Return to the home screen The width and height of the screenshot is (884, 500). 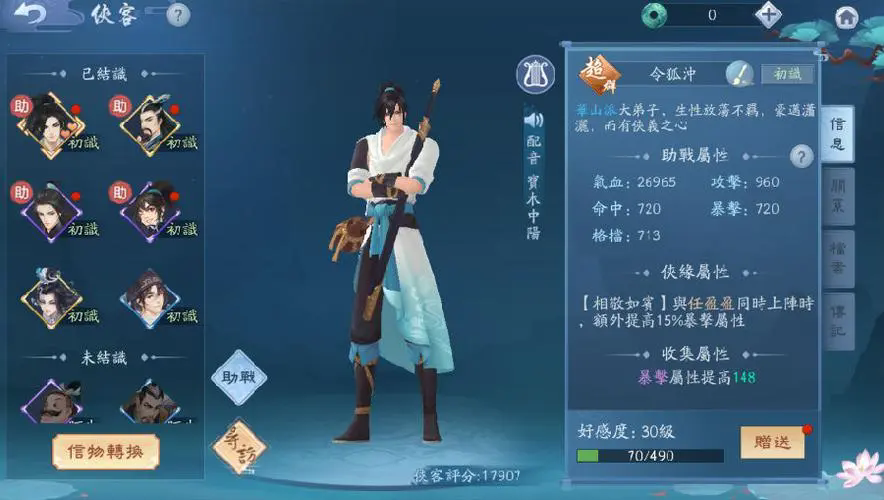847,16
